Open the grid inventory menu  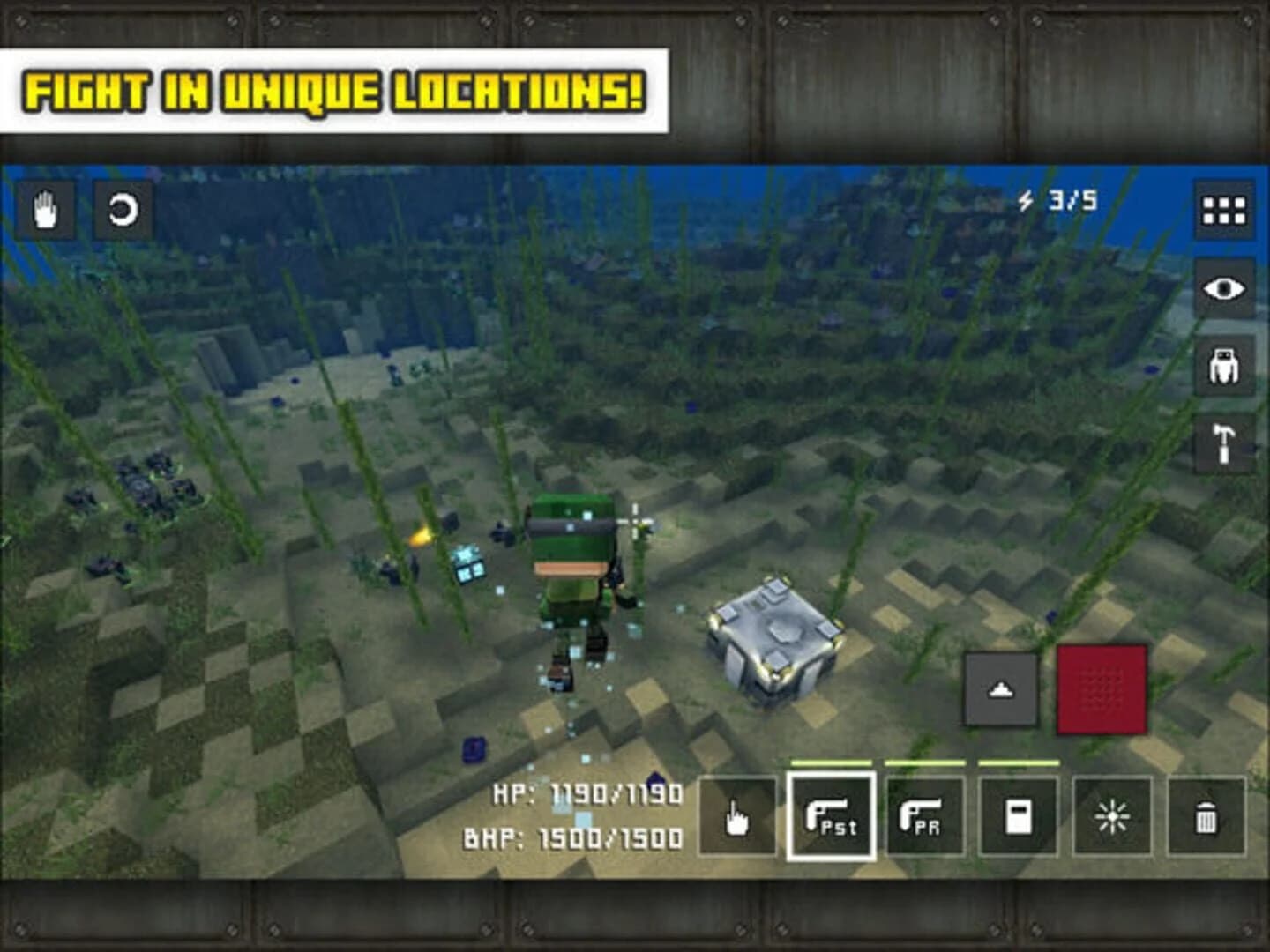pos(1223,210)
